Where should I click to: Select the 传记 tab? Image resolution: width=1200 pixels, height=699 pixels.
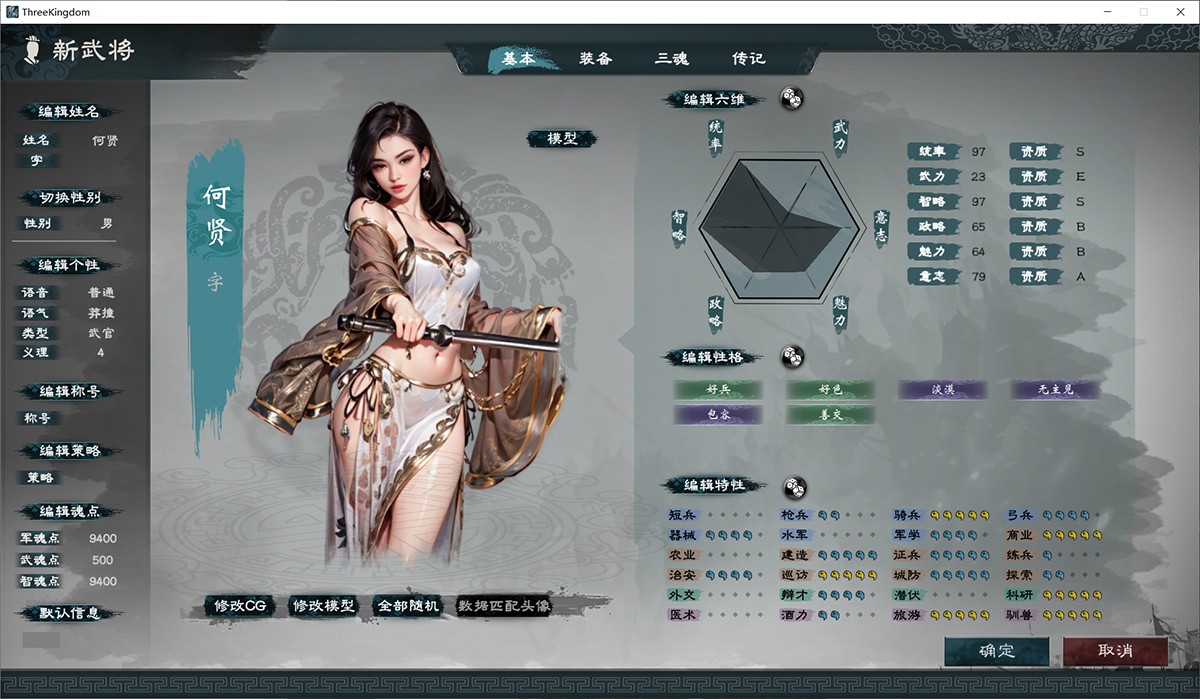(x=748, y=59)
